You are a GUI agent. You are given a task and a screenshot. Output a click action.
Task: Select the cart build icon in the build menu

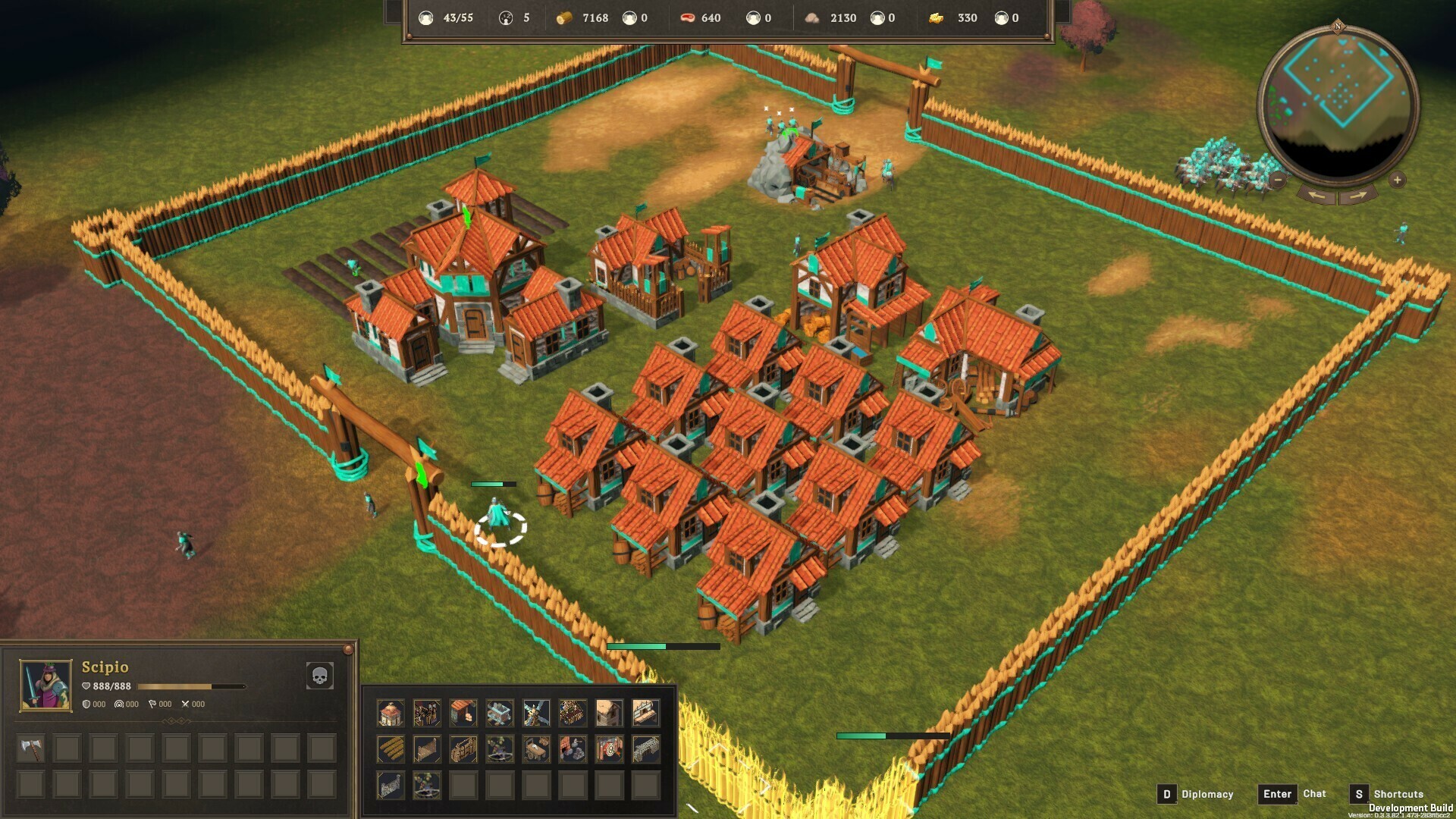[537, 748]
